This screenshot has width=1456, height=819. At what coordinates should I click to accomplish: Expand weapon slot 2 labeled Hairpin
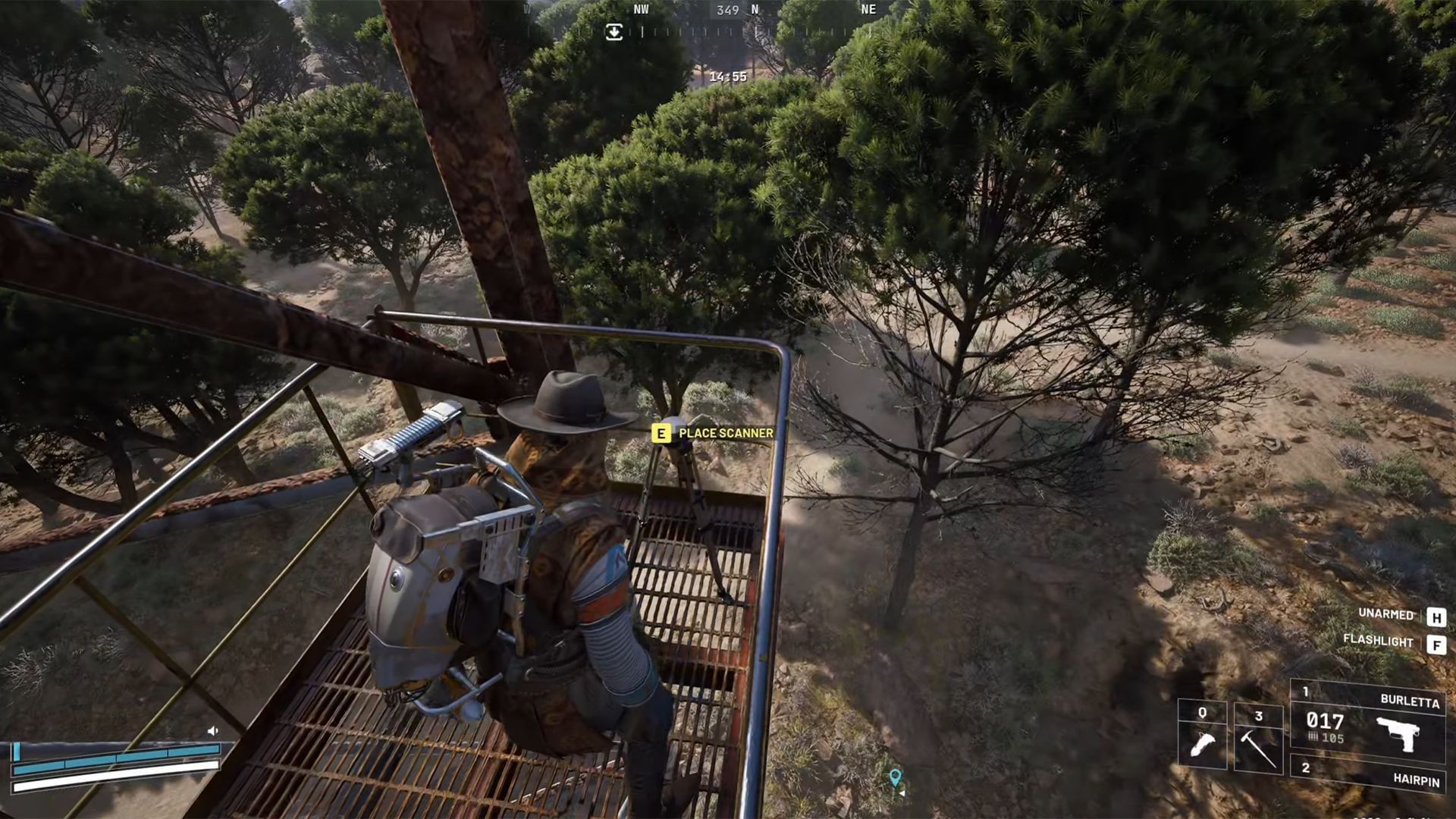[x=1306, y=770]
